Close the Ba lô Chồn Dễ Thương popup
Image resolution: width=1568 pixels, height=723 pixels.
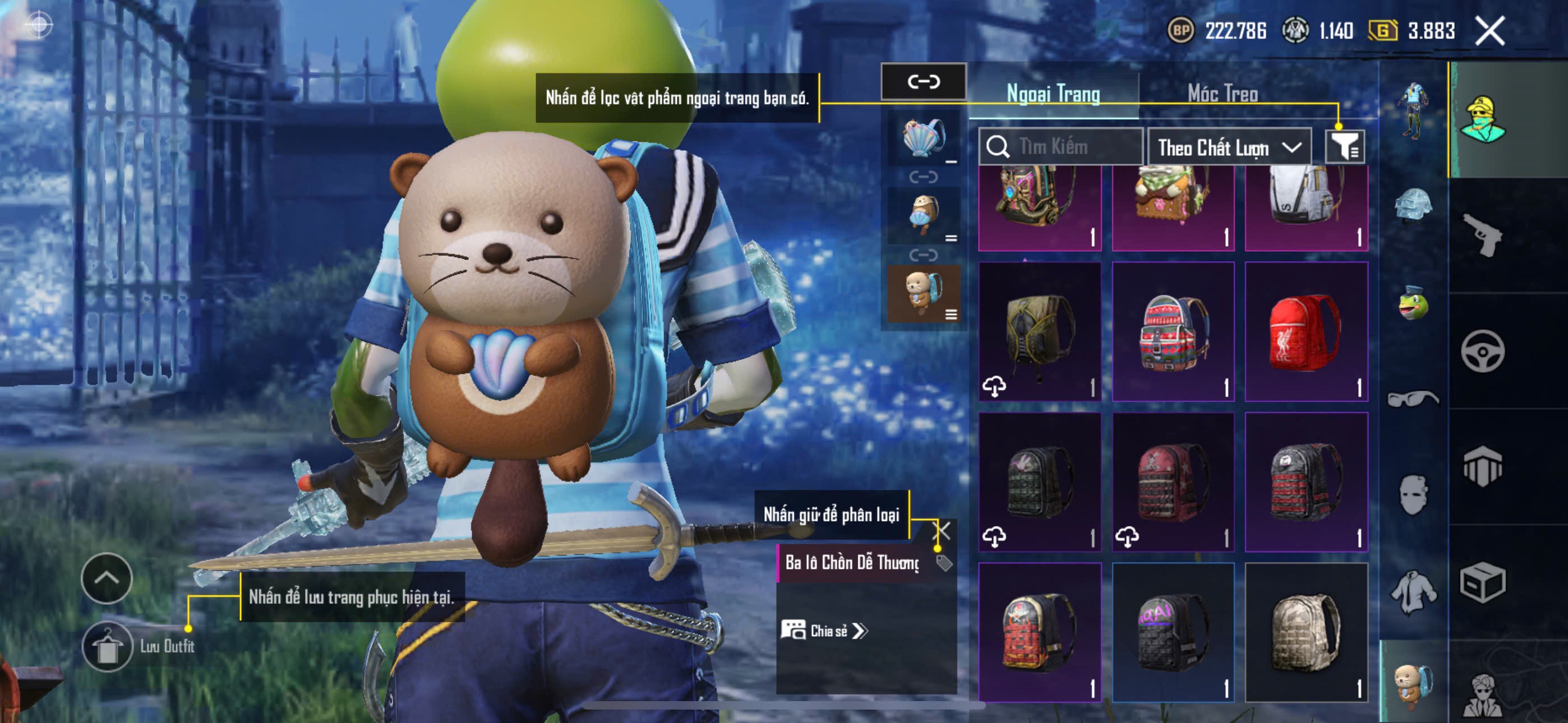tap(942, 530)
